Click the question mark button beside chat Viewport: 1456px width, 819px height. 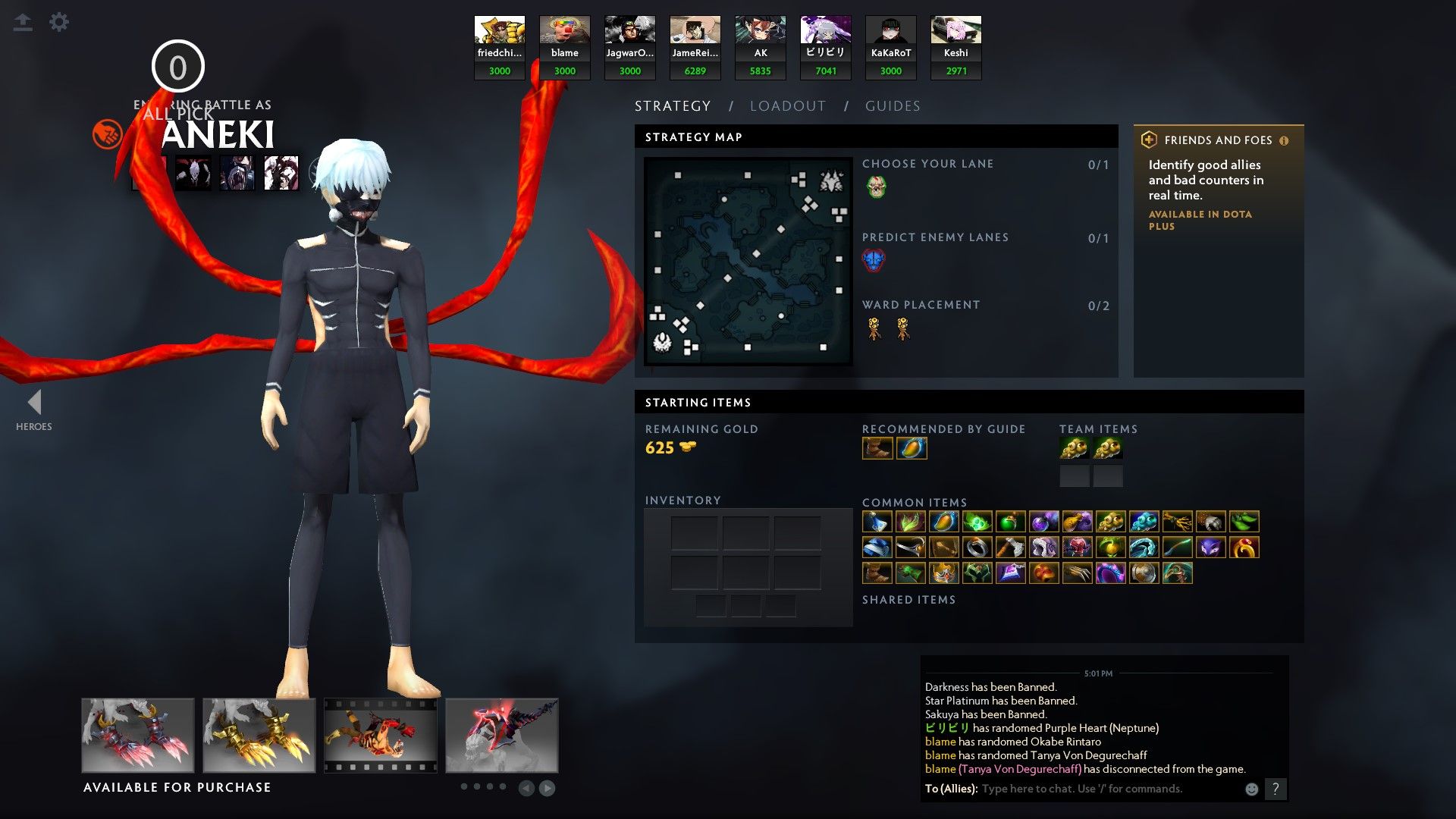[1277, 789]
